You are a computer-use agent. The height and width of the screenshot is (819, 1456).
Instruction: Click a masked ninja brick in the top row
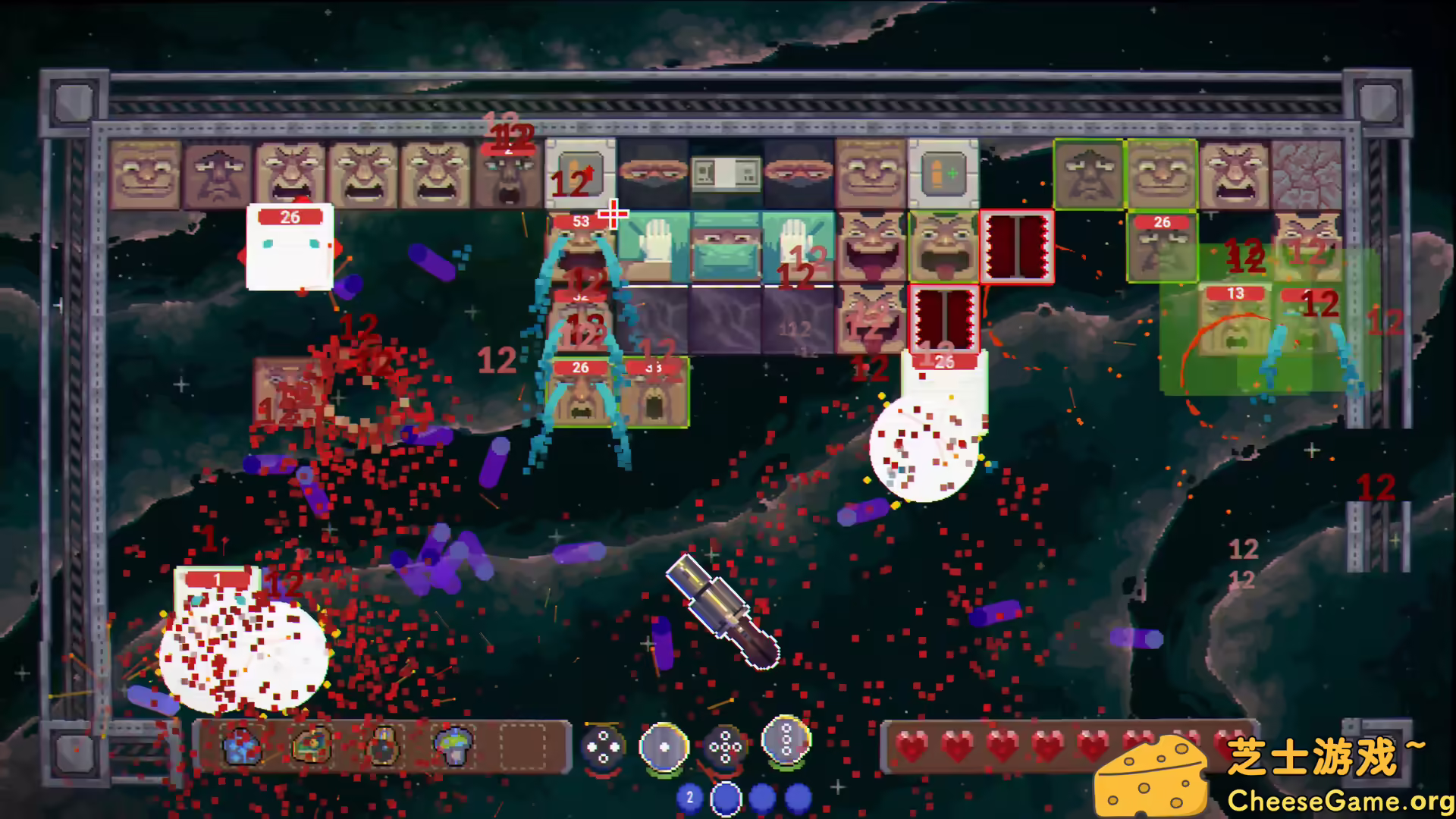coord(652,176)
